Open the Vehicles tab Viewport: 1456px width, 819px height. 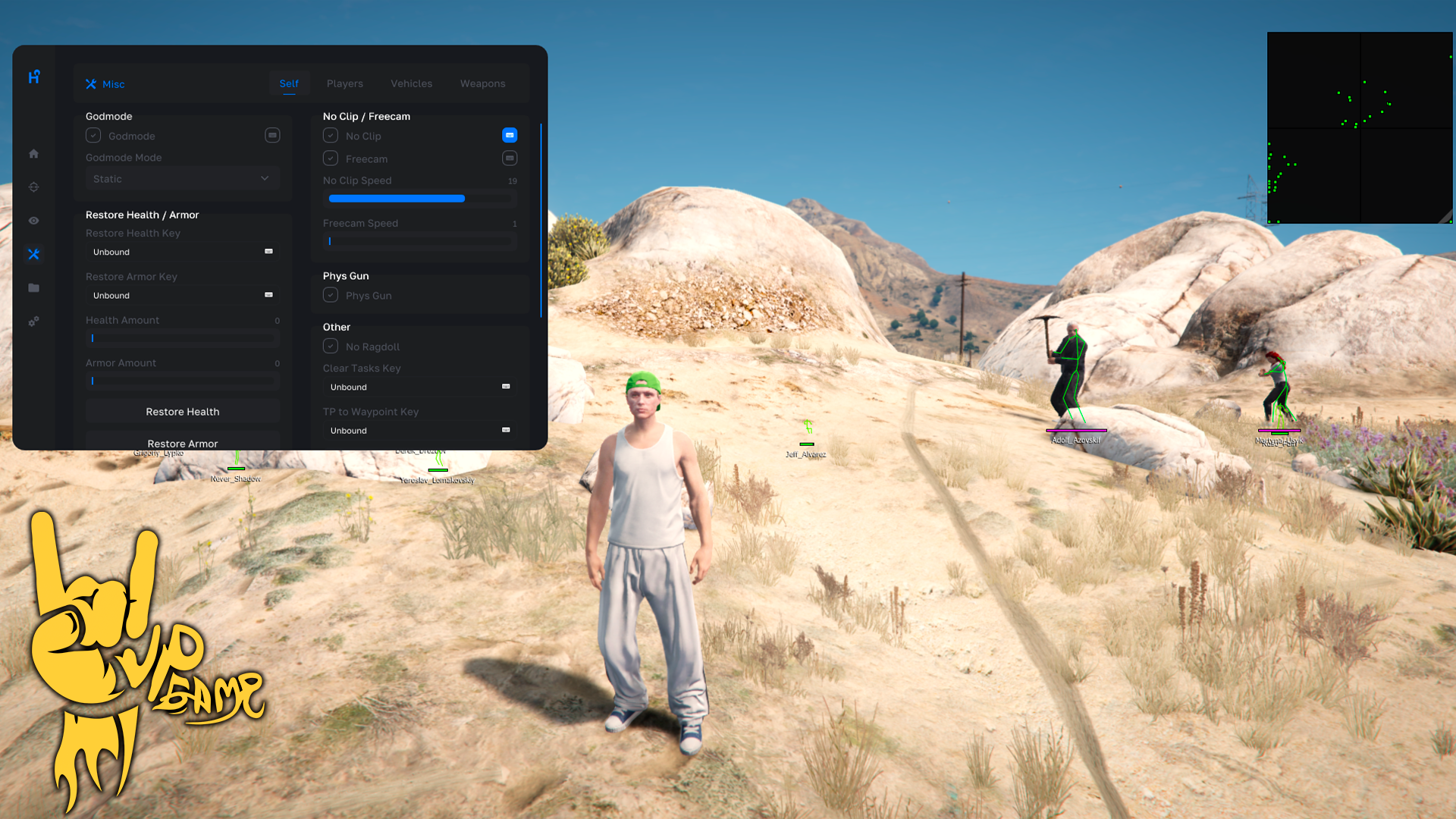(x=411, y=83)
